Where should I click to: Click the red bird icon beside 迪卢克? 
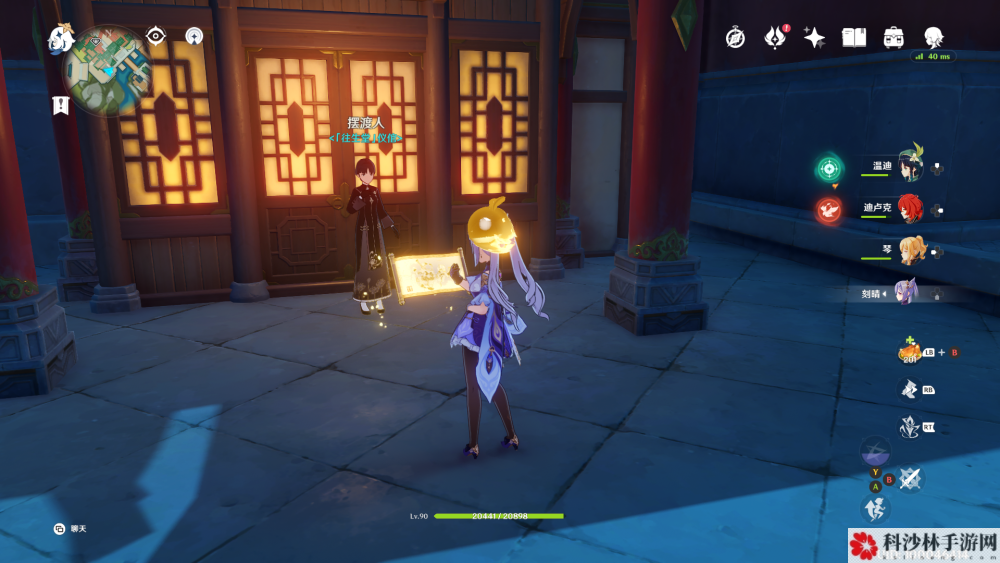click(828, 210)
